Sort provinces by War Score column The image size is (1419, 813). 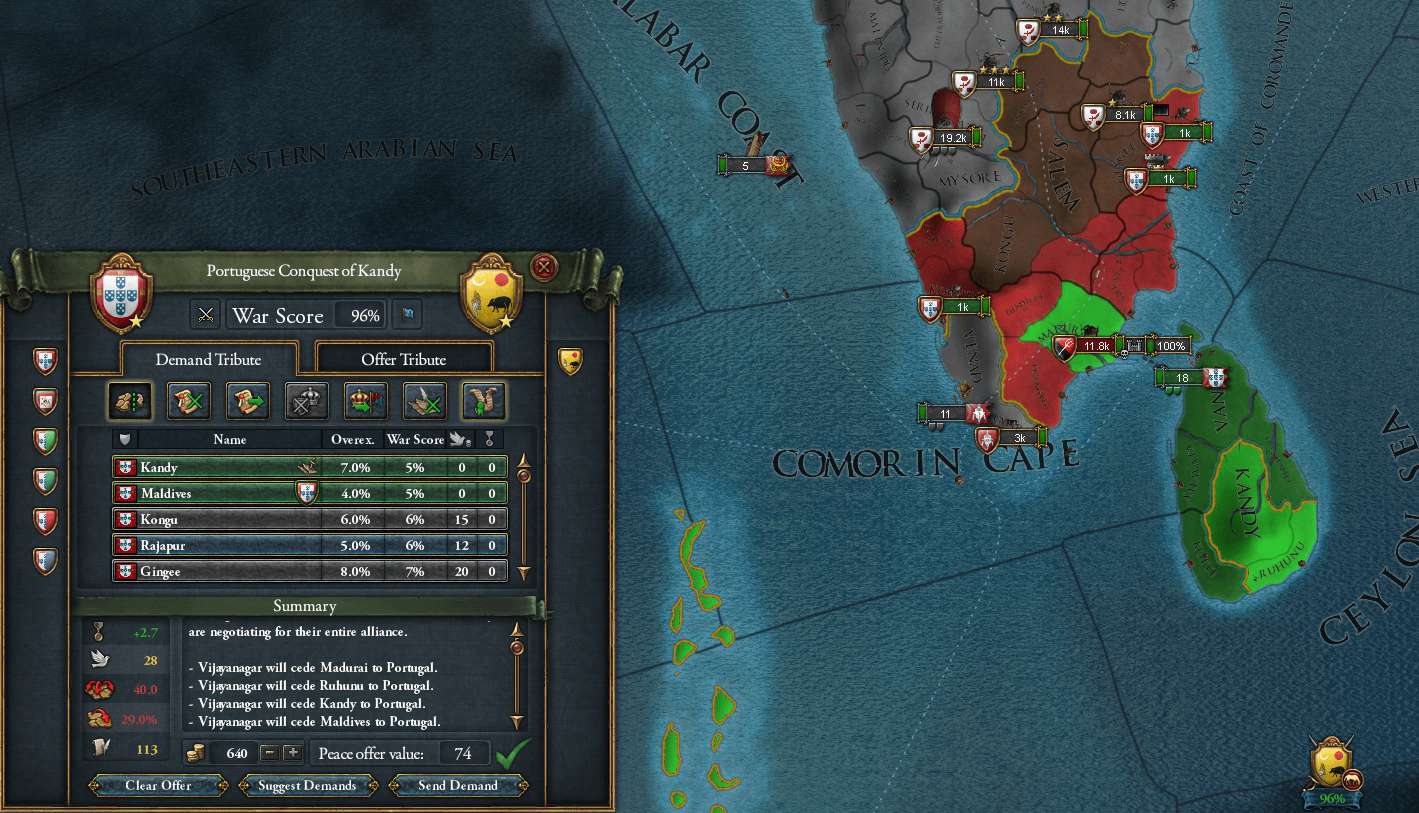(x=415, y=439)
